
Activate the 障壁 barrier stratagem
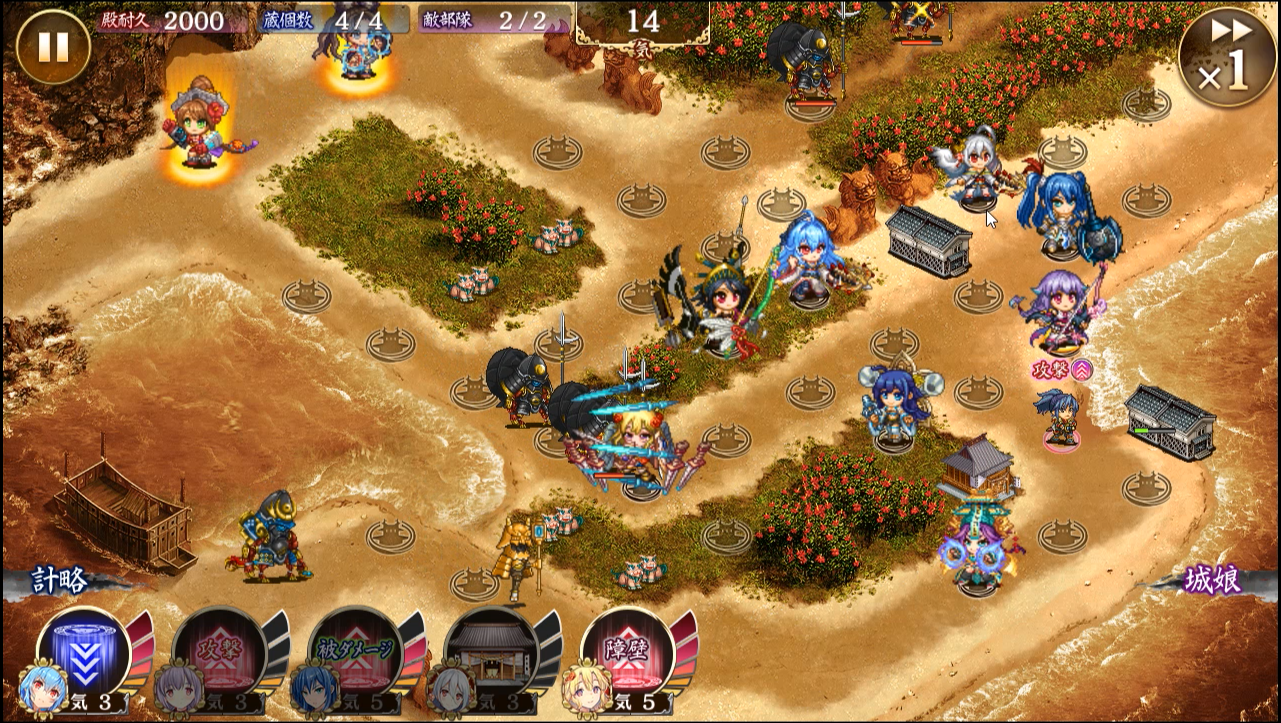[628, 652]
